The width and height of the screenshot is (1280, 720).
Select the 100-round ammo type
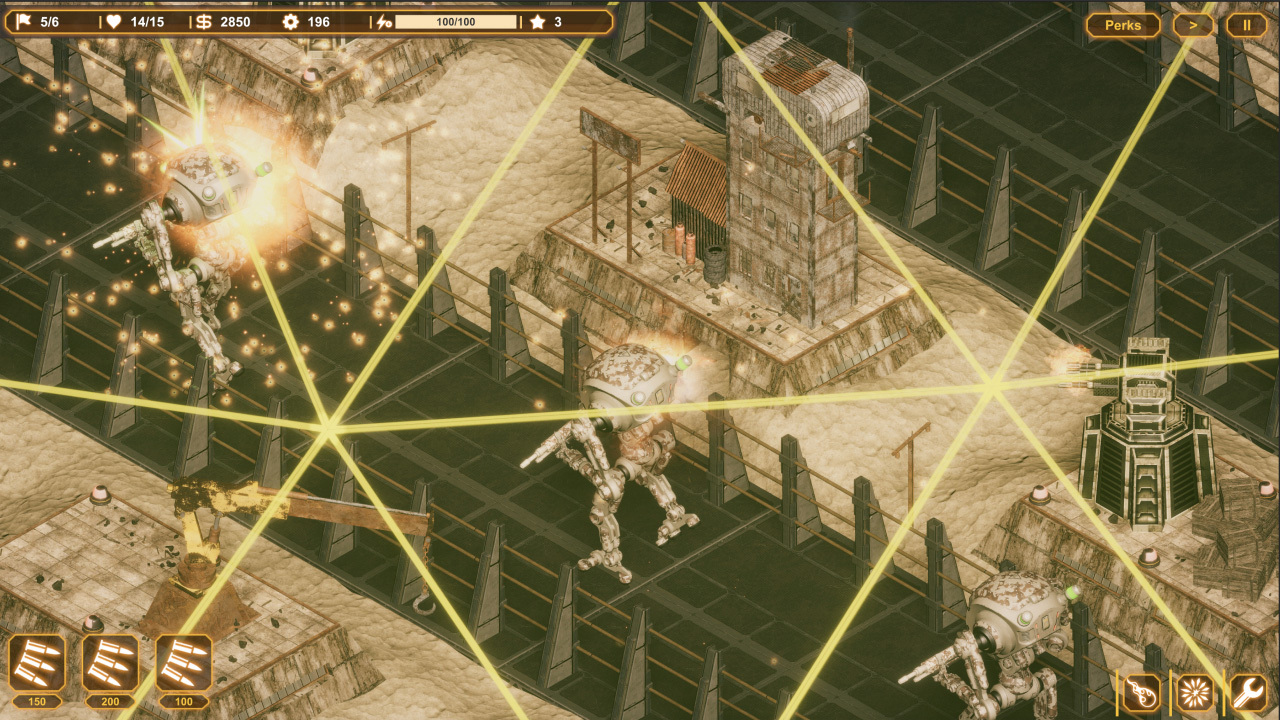tap(184, 662)
